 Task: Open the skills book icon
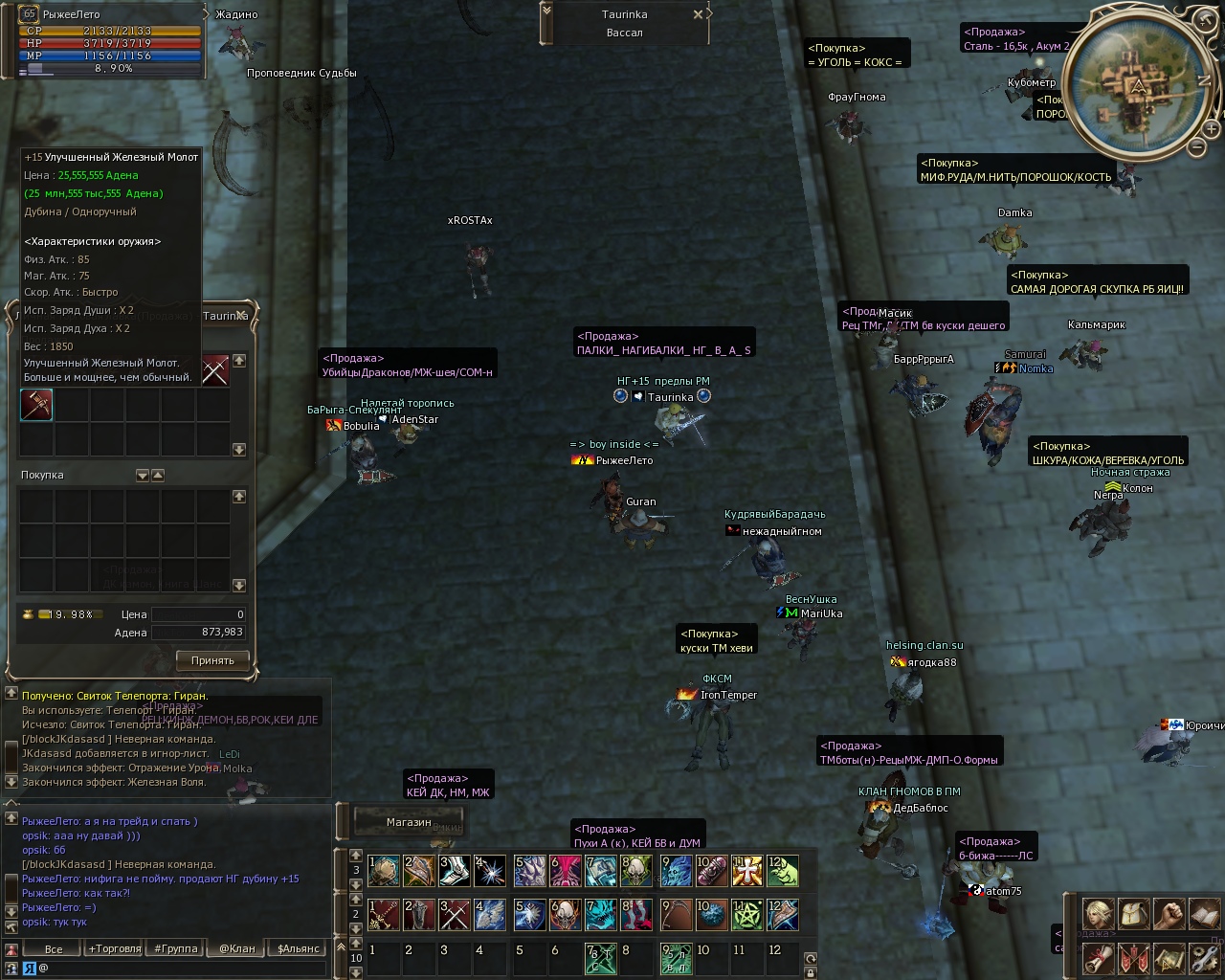[1203, 913]
